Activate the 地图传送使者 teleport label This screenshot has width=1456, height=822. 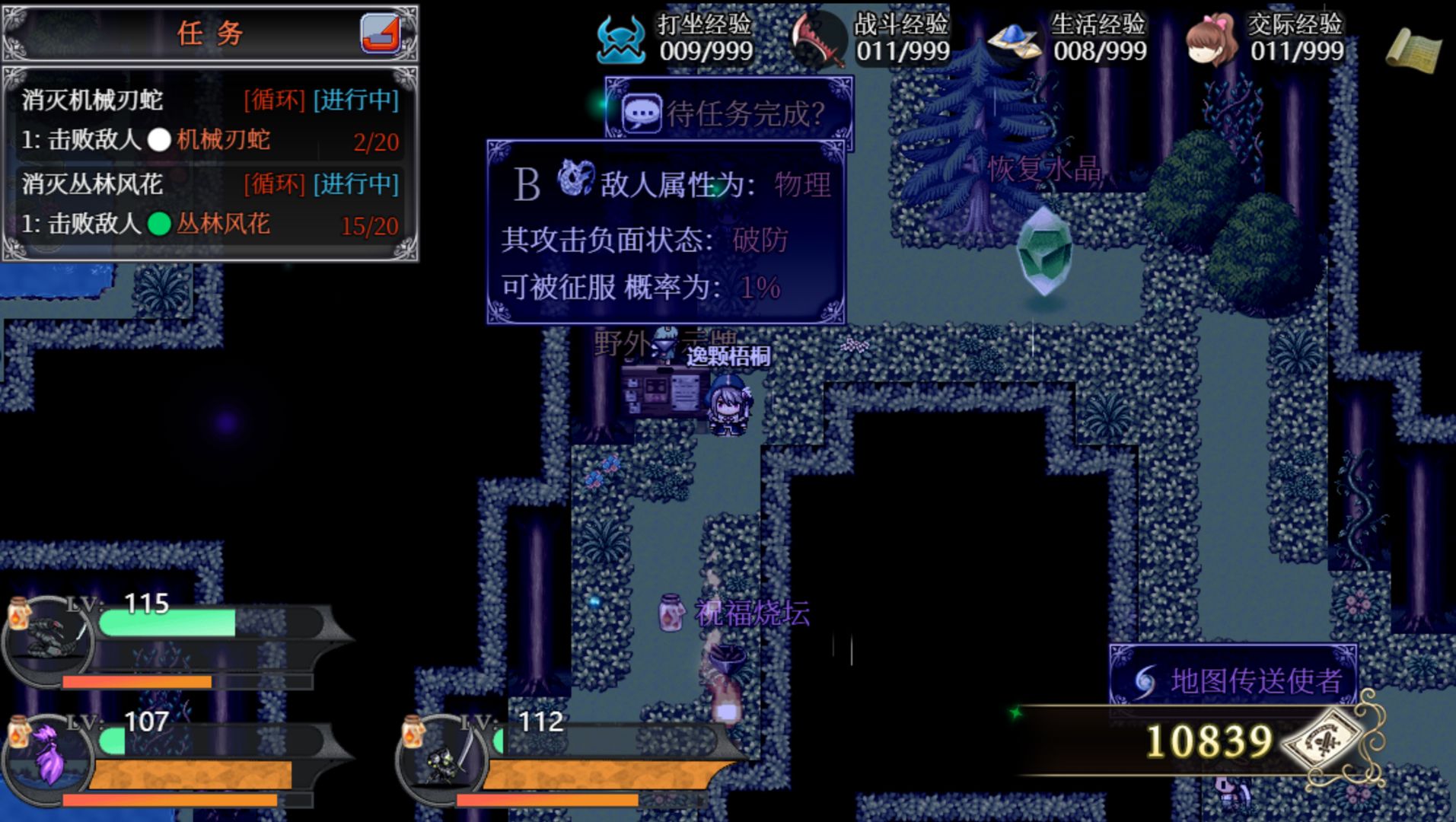click(x=1234, y=680)
